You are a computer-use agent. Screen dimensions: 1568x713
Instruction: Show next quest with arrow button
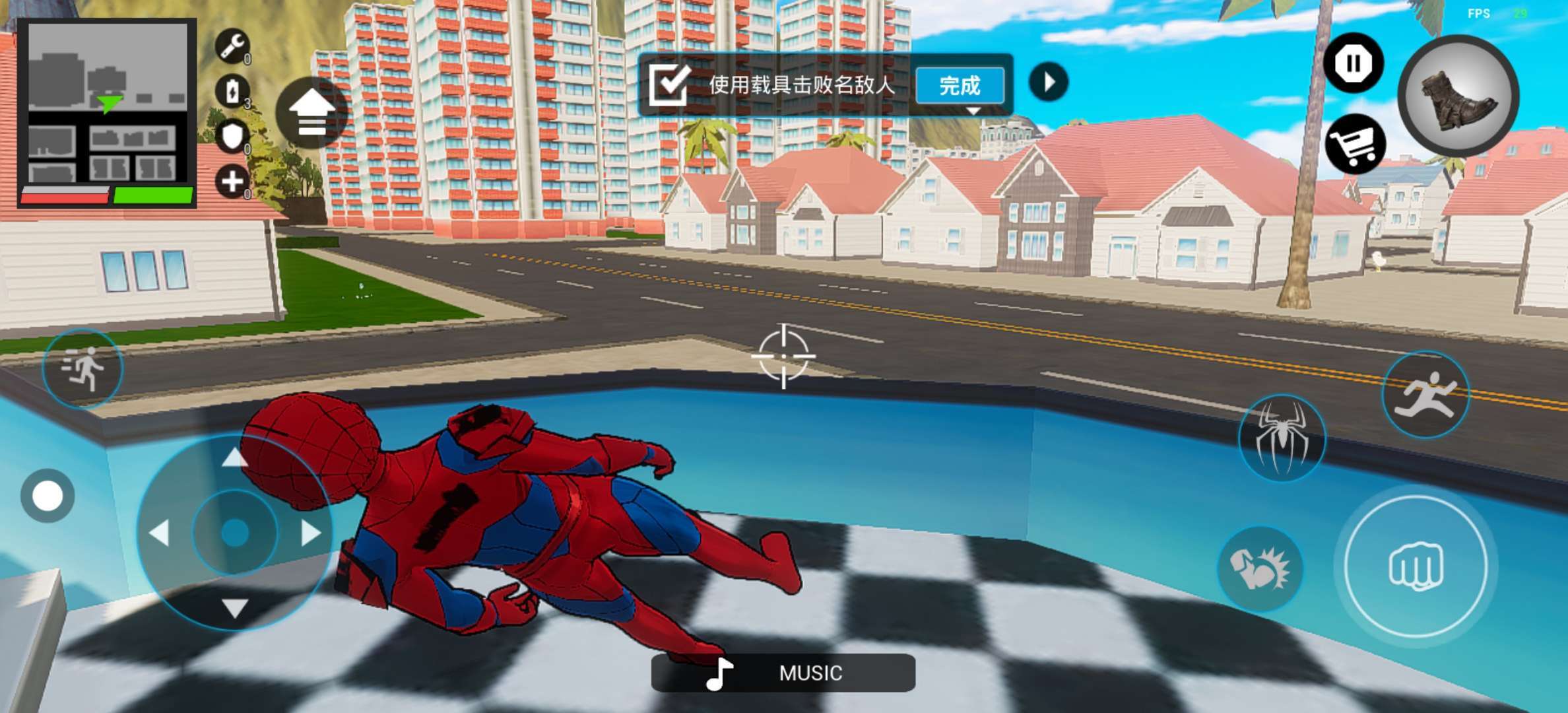click(1049, 82)
